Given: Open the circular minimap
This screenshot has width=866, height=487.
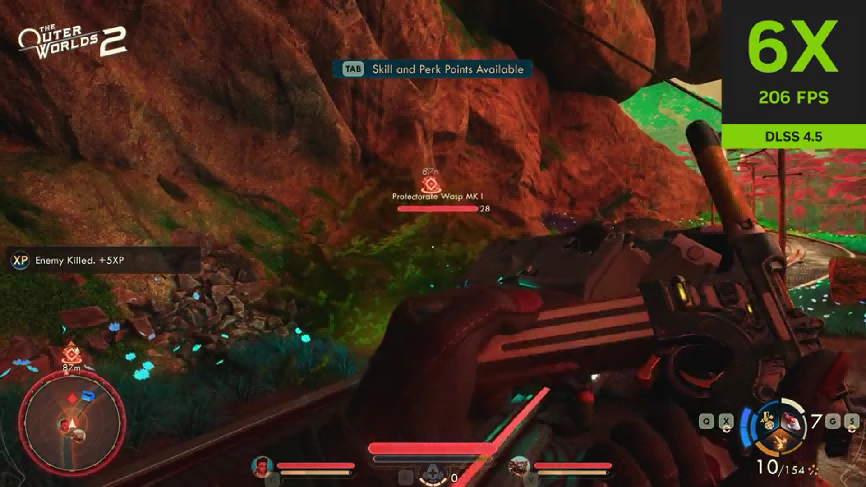Looking at the screenshot, I should click(71, 420).
